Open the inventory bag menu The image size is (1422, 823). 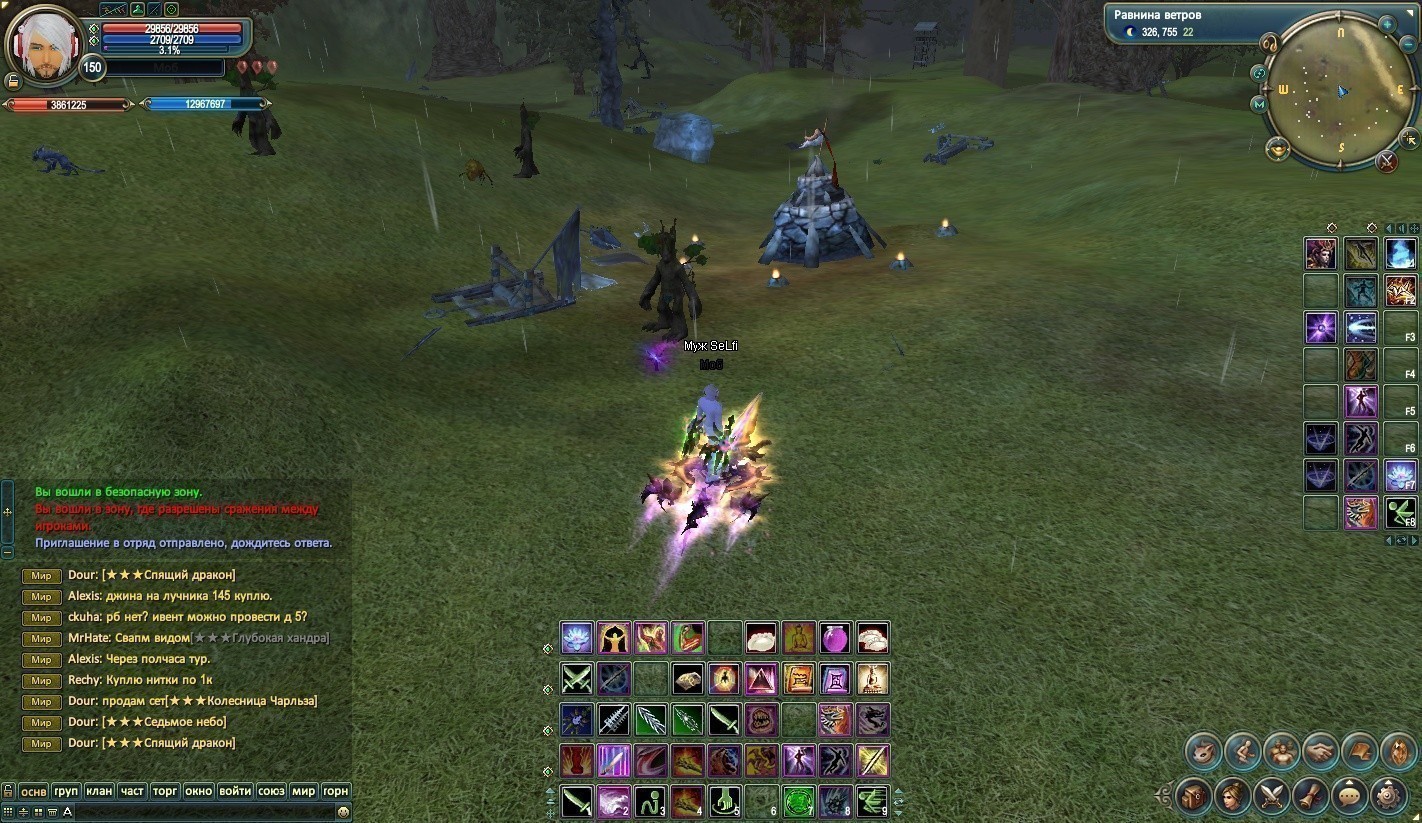(x=1193, y=796)
